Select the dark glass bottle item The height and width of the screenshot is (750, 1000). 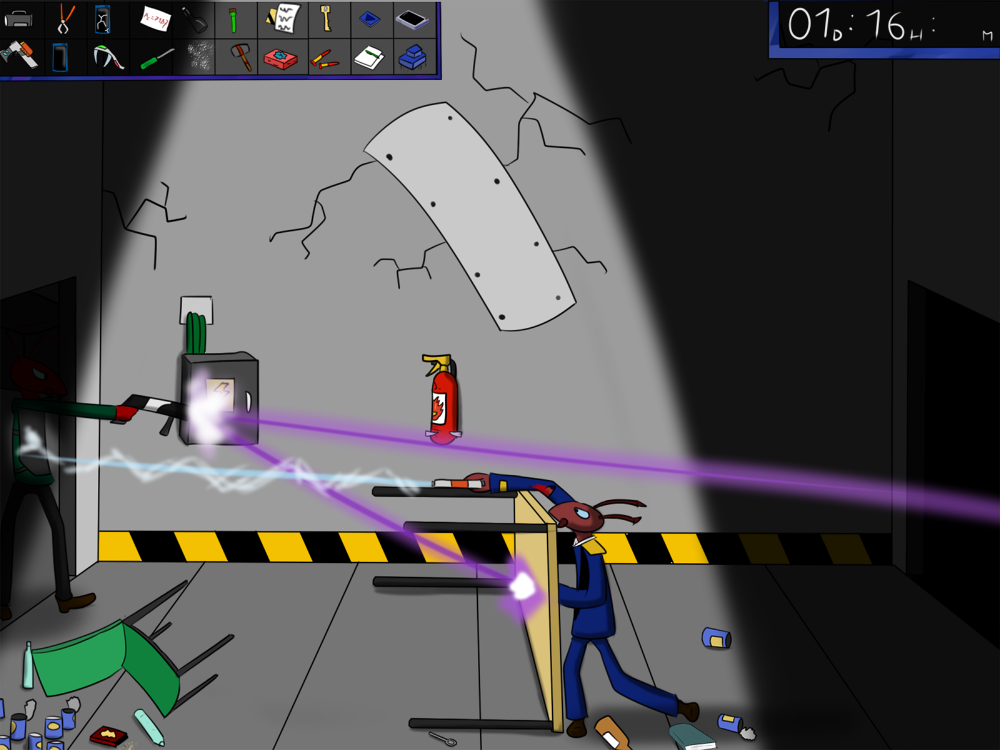click(195, 18)
